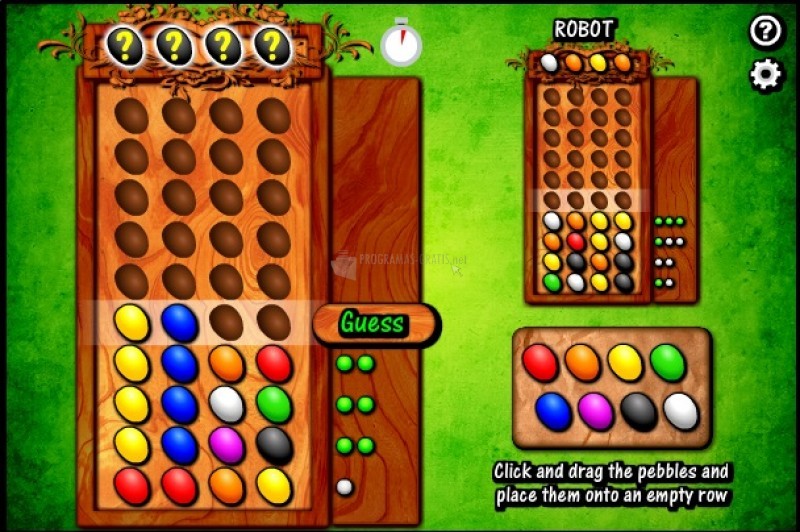Click the green Guess button
800x532 pixels.
click(372, 323)
